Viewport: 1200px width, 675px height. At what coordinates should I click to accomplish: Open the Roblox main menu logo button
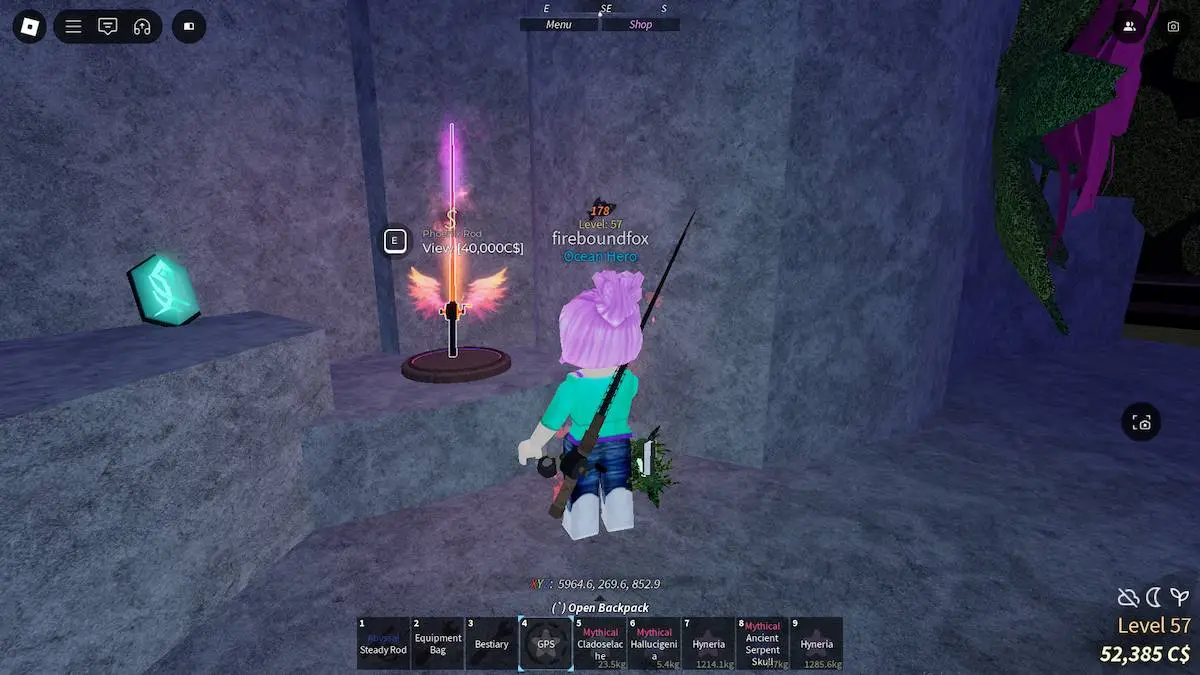[30, 26]
